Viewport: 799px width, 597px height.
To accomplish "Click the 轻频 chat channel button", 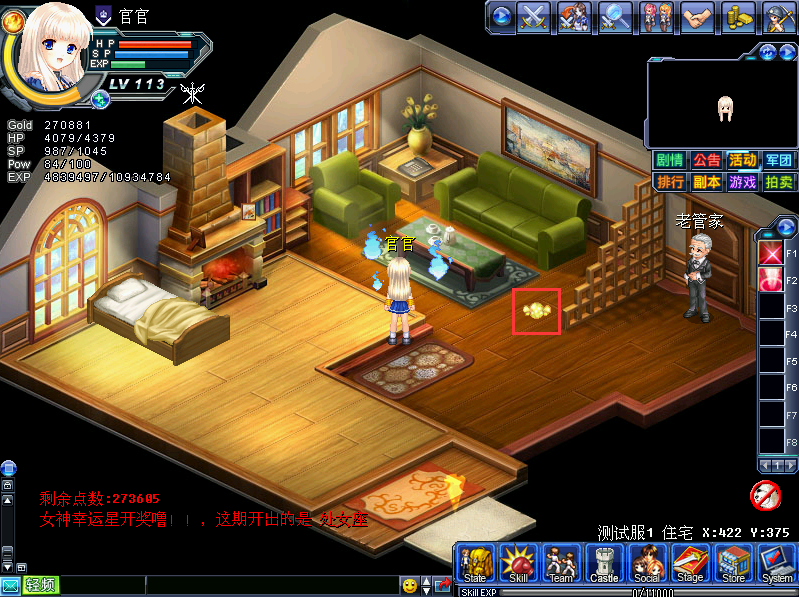I will [41, 585].
